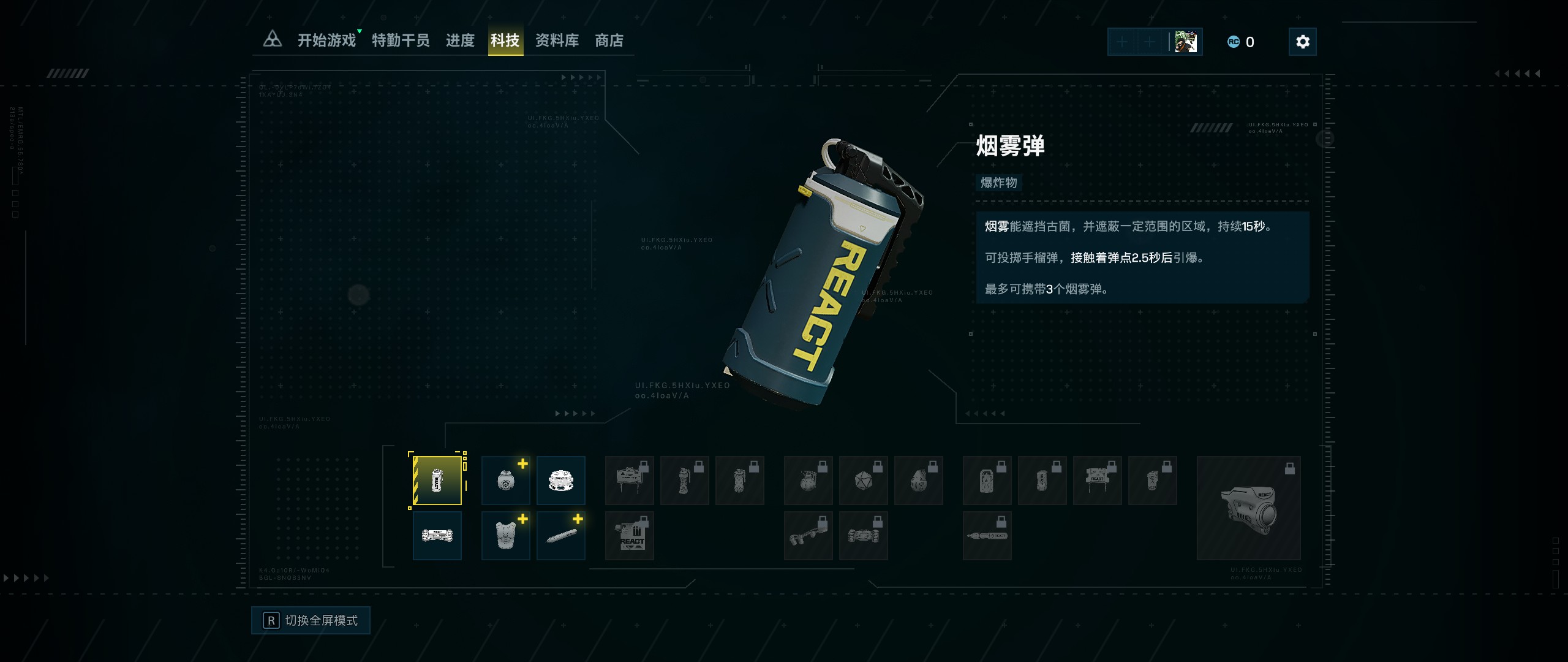Screen dimensions: 1568x662
Task: Click the player avatar portrait at top right
Action: coord(1186,41)
